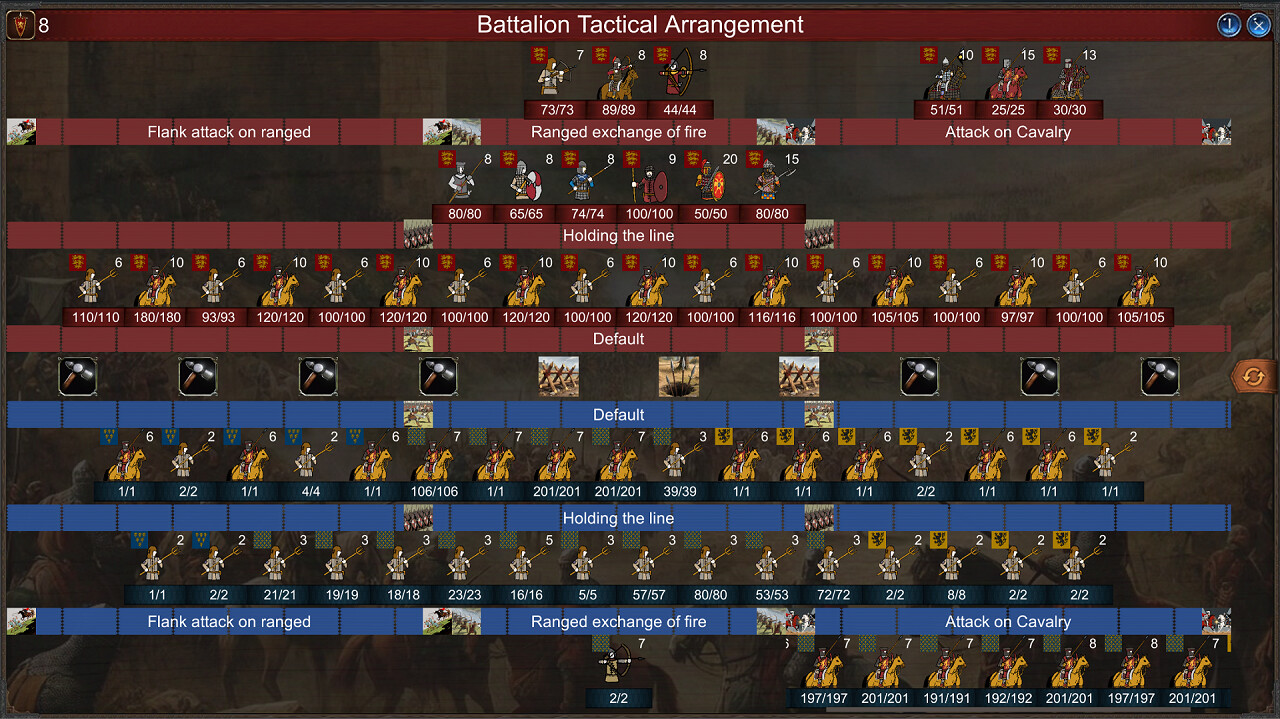Choose the red shield unit showing 50/50
Screen dimensions: 1280x719
tap(710, 183)
